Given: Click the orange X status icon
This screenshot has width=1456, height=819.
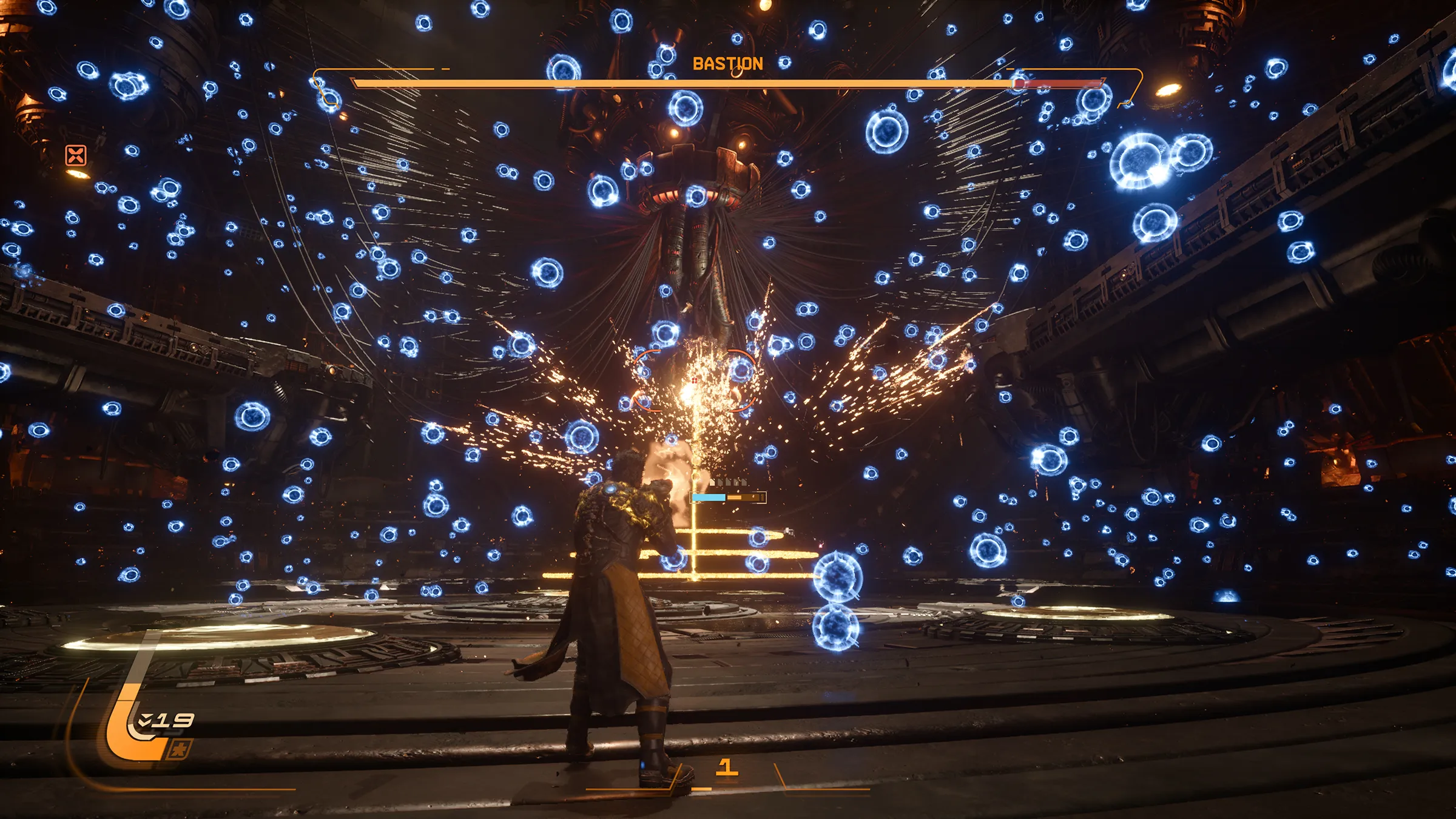Looking at the screenshot, I should click(x=76, y=155).
